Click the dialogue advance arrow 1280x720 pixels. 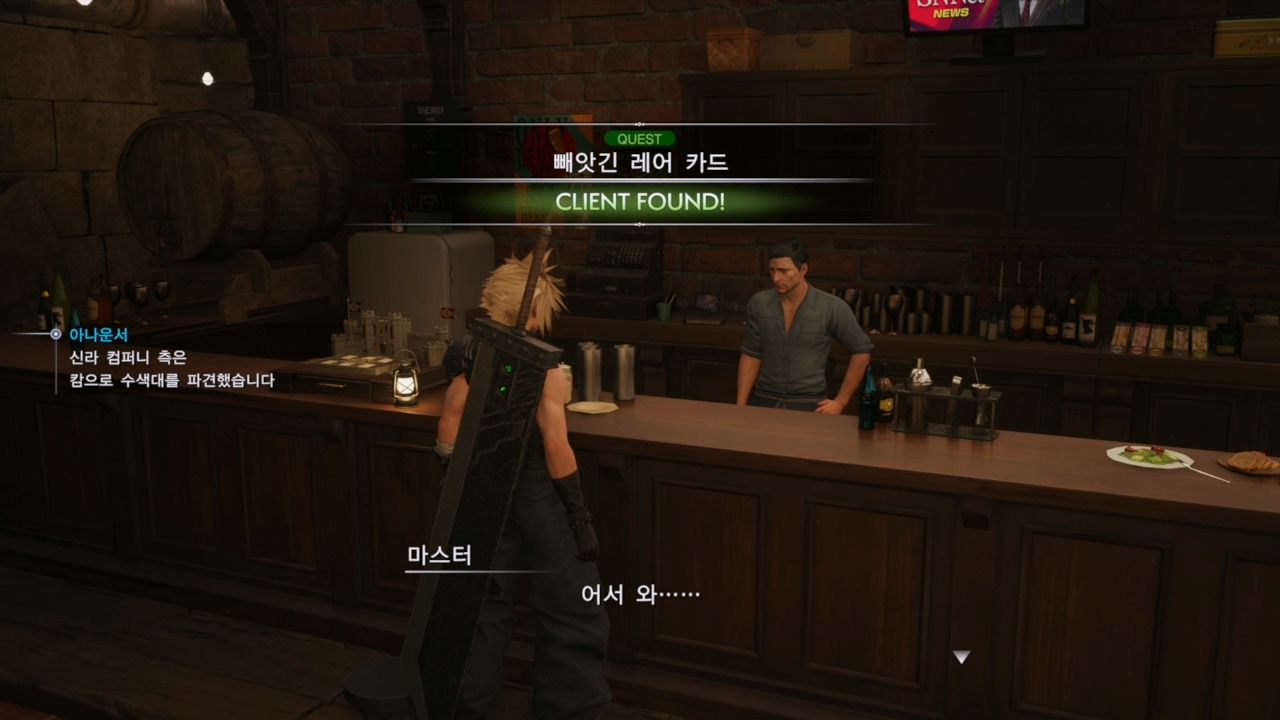click(961, 658)
